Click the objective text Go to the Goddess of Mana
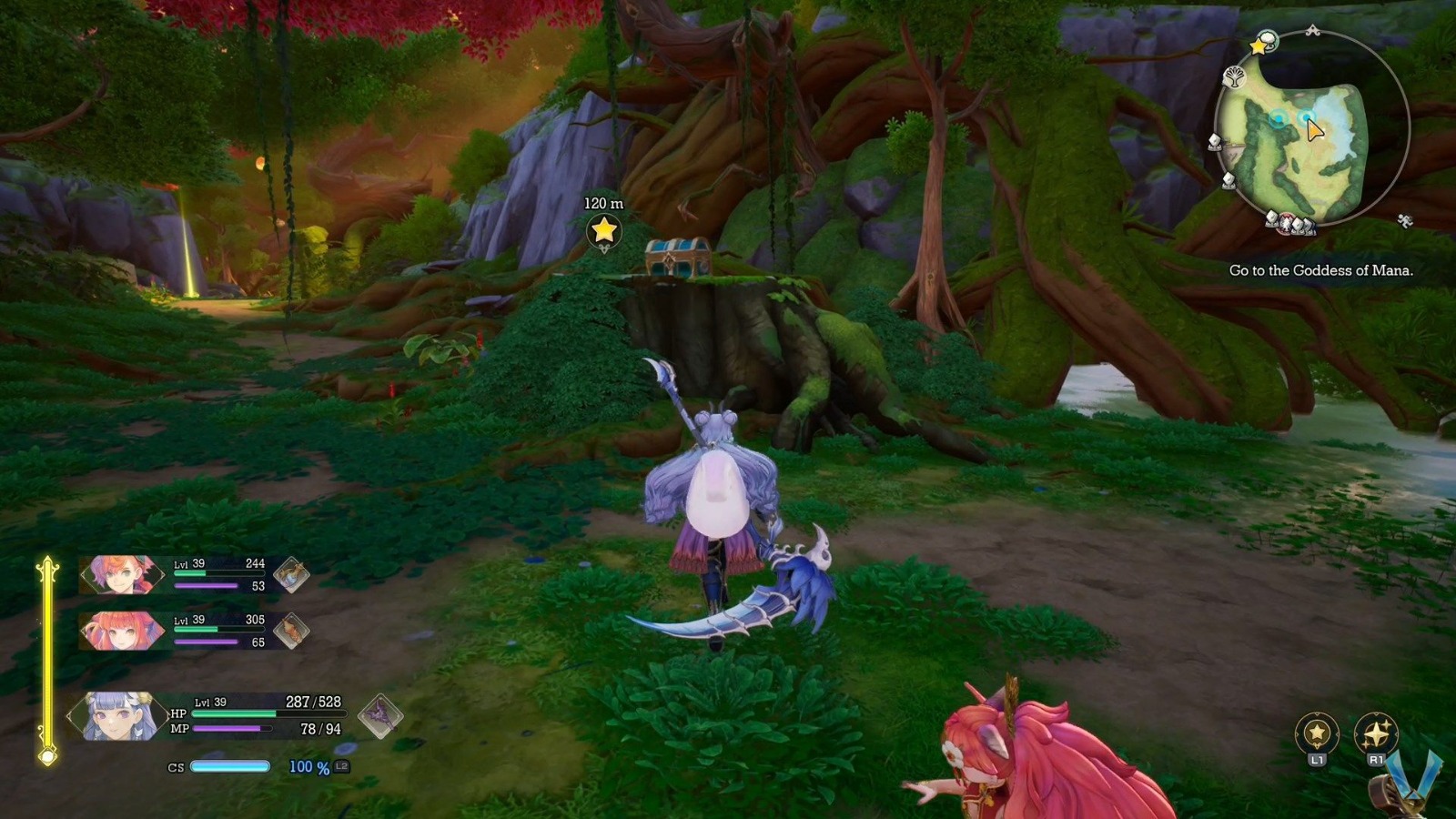Screen dimensions: 1456x819 coord(1321,270)
